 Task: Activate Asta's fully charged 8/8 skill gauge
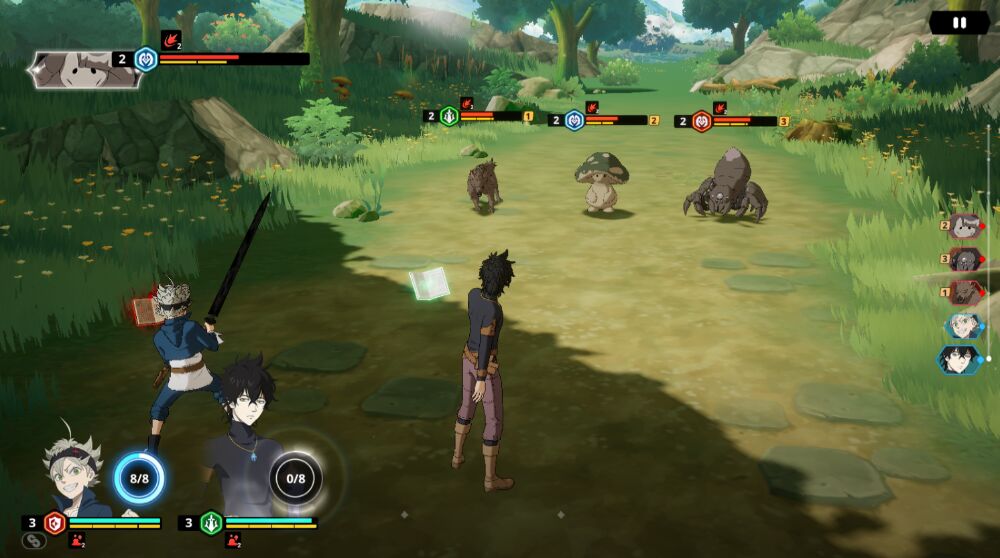(138, 478)
